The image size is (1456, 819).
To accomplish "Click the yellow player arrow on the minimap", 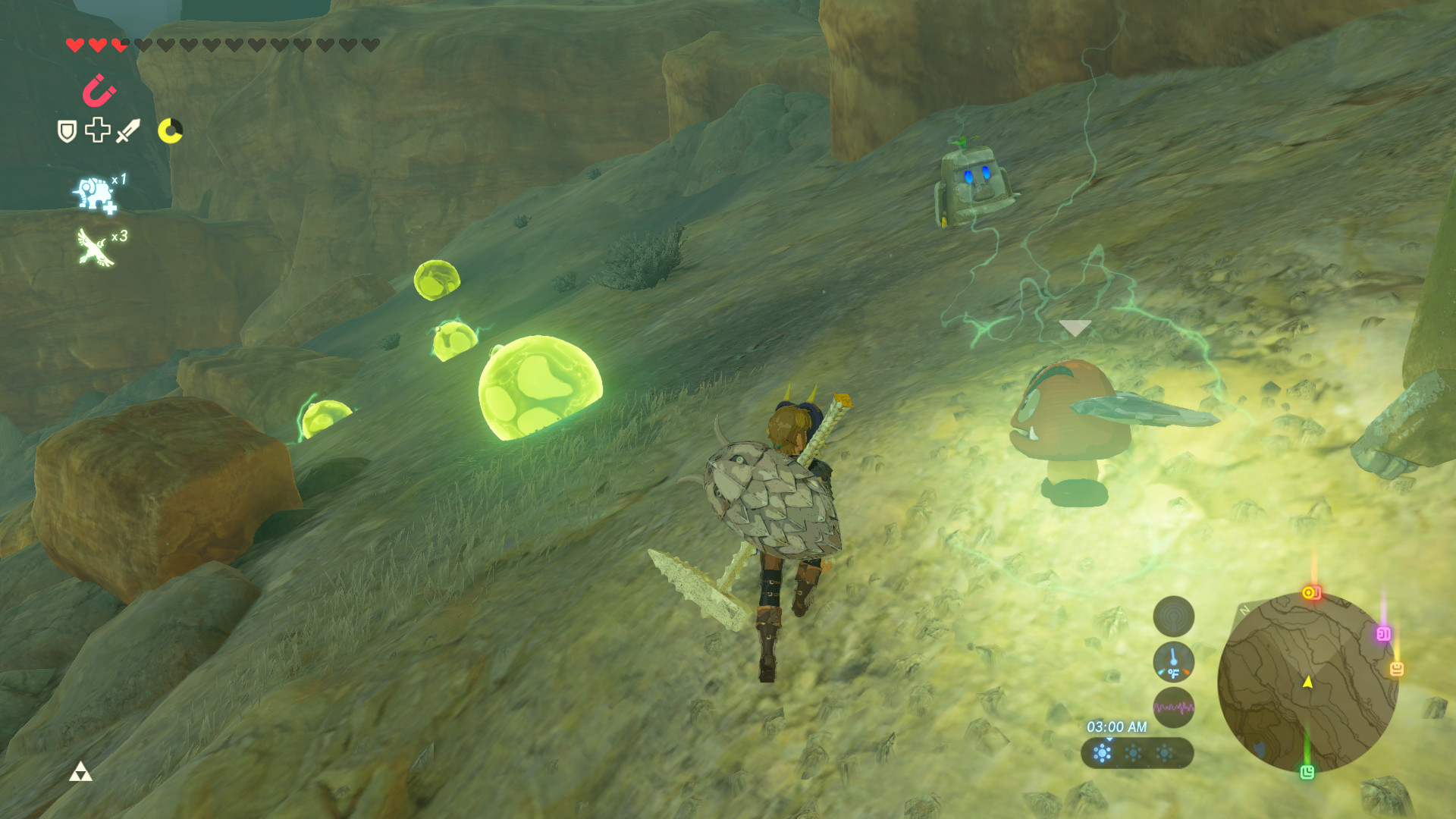I will (1309, 683).
